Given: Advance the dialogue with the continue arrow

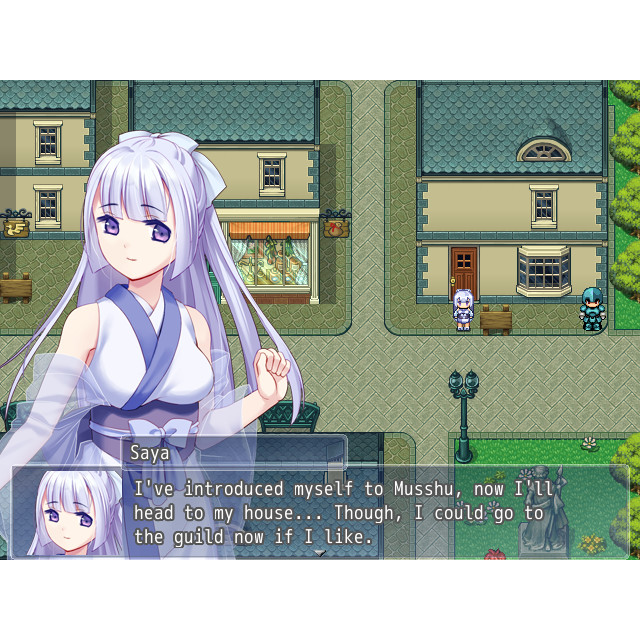Looking at the screenshot, I should point(320,552).
